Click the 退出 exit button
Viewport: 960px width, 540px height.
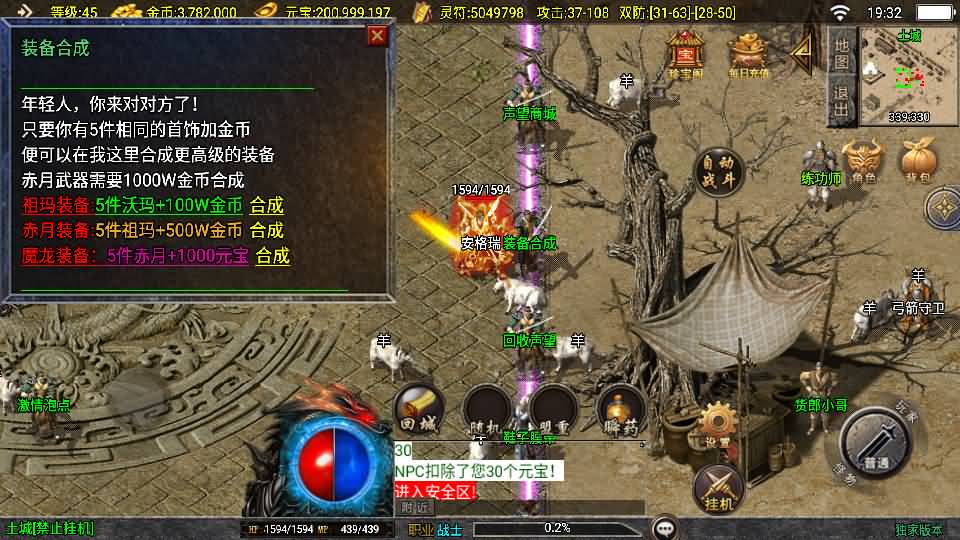(842, 101)
